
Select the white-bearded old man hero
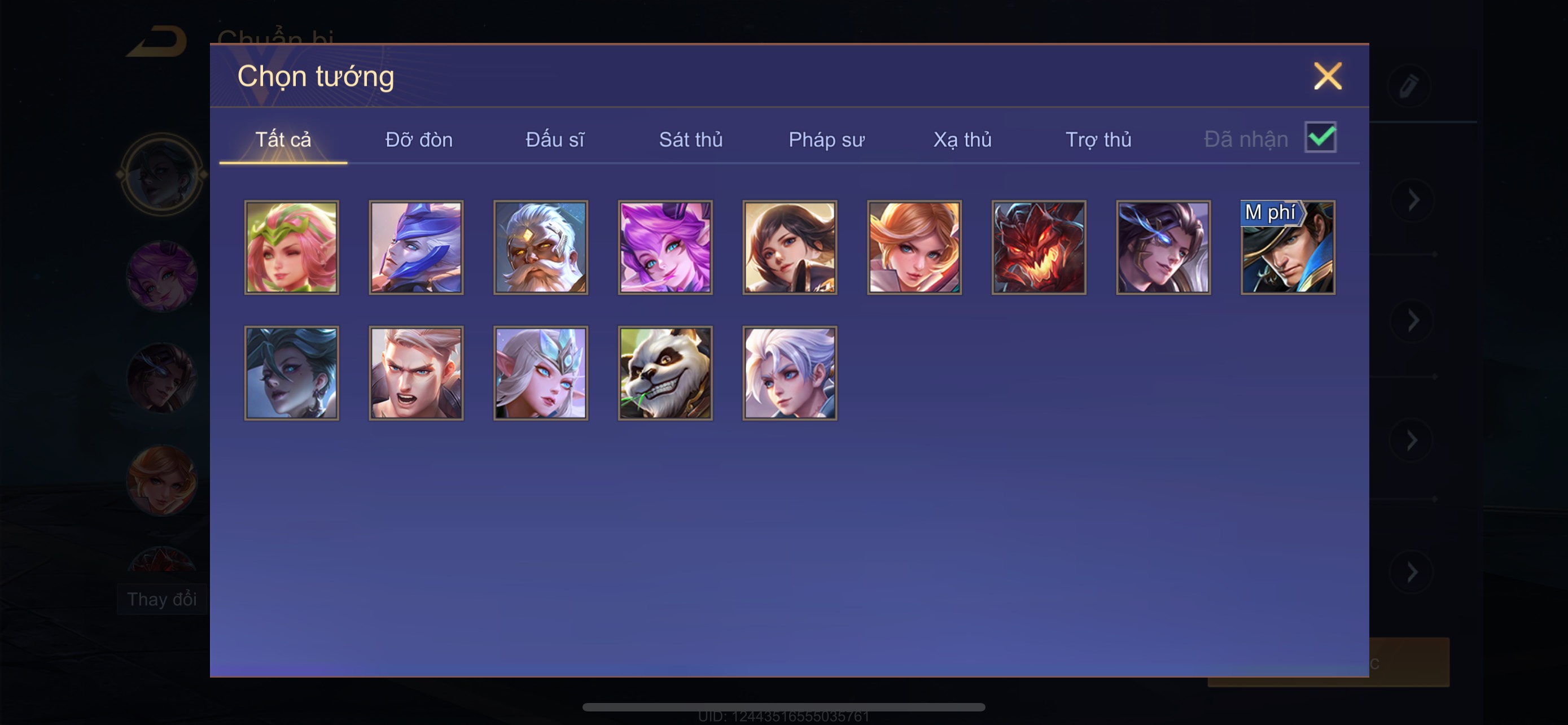coord(541,248)
